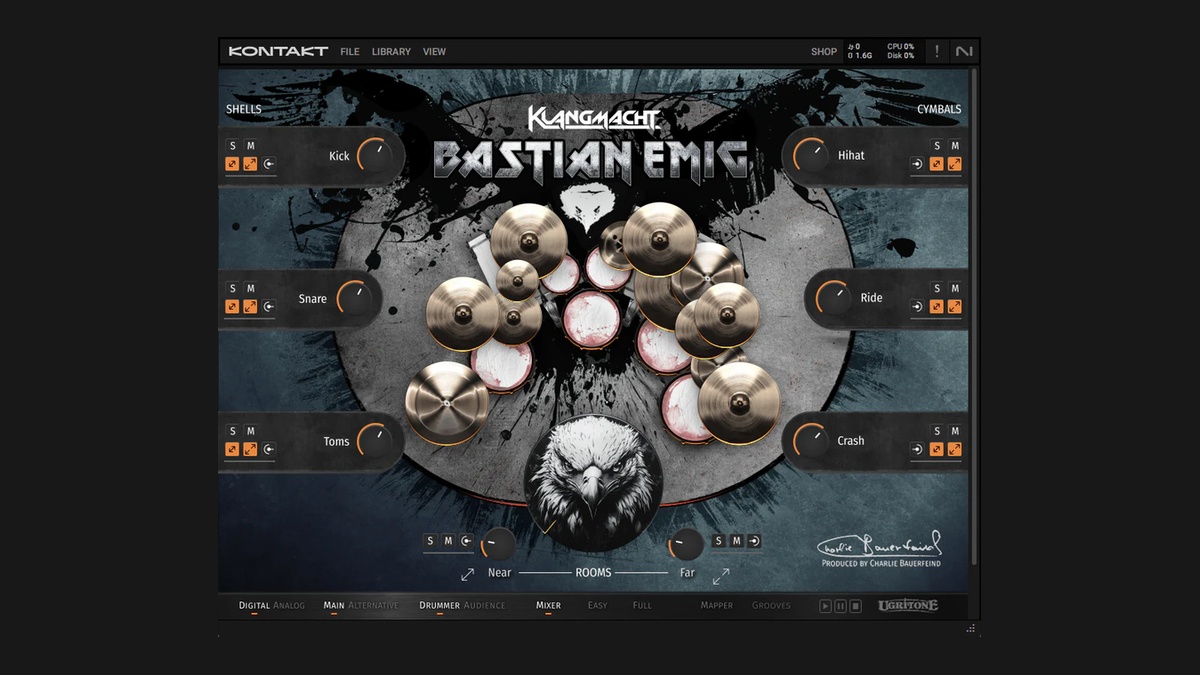The height and width of the screenshot is (675, 1200).
Task: Mute the Toms channel
Action: [x=251, y=432]
